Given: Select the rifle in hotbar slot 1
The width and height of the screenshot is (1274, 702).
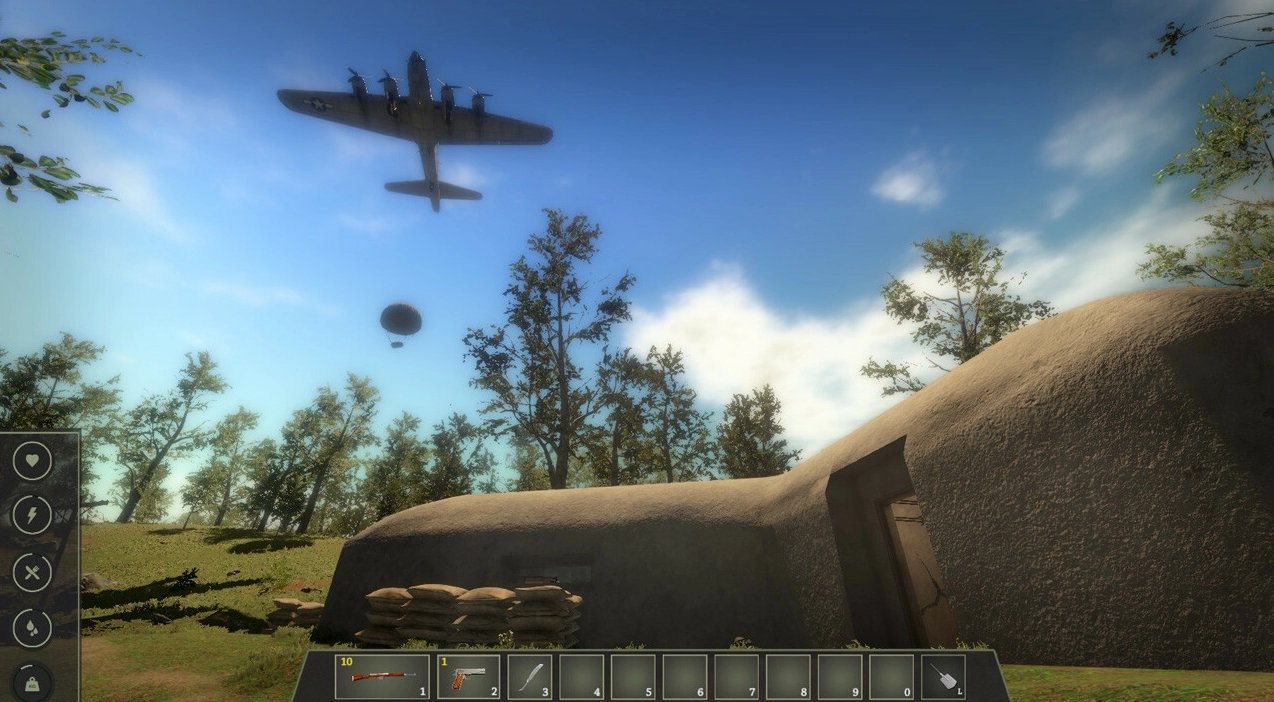Looking at the screenshot, I should point(382,677).
